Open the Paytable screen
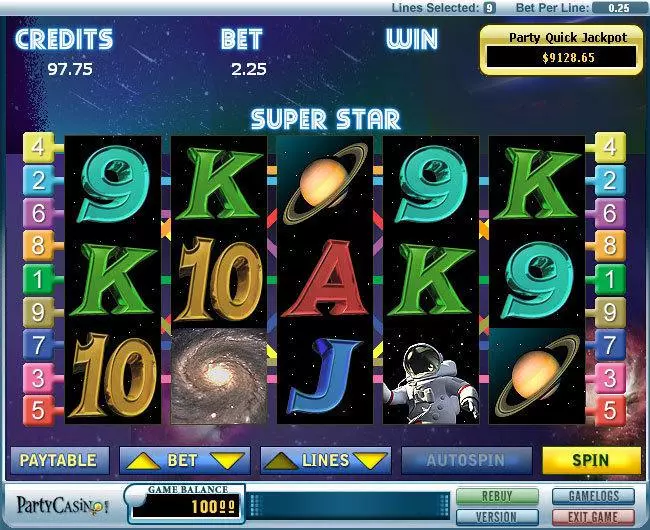The image size is (650, 530). (x=59, y=460)
